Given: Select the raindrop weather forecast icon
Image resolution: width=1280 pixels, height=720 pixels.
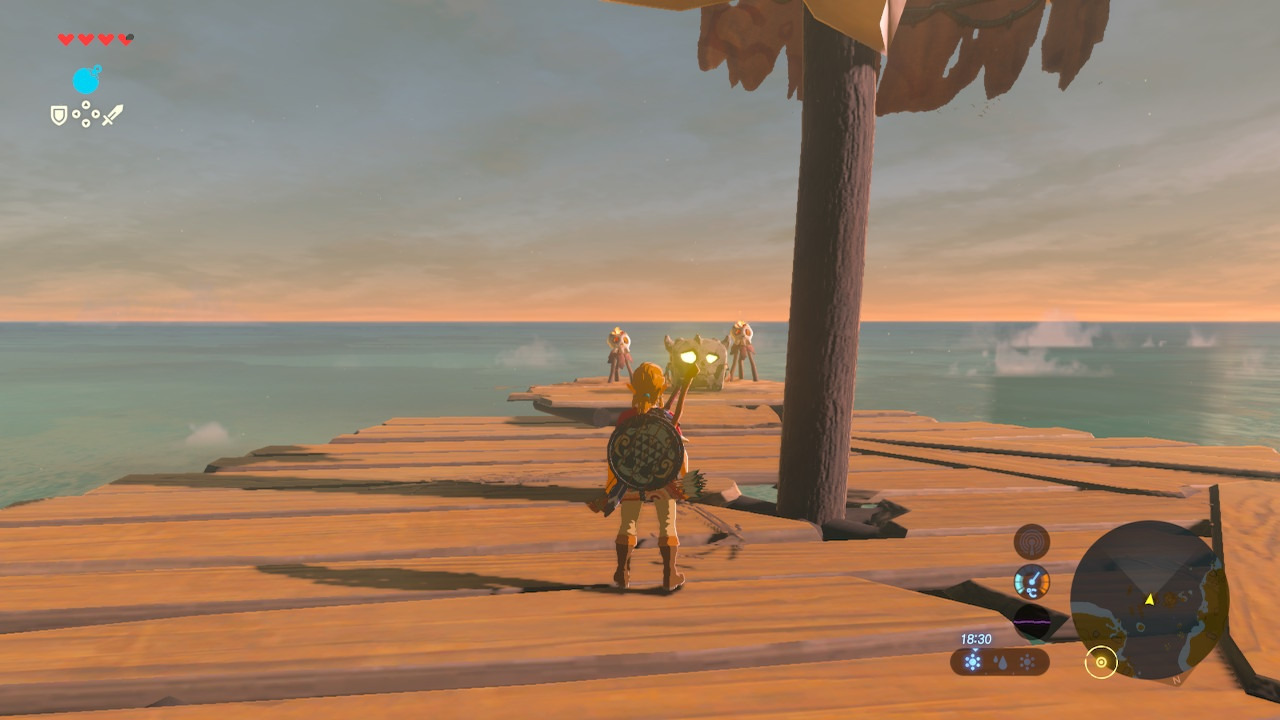Looking at the screenshot, I should (x=1000, y=662).
